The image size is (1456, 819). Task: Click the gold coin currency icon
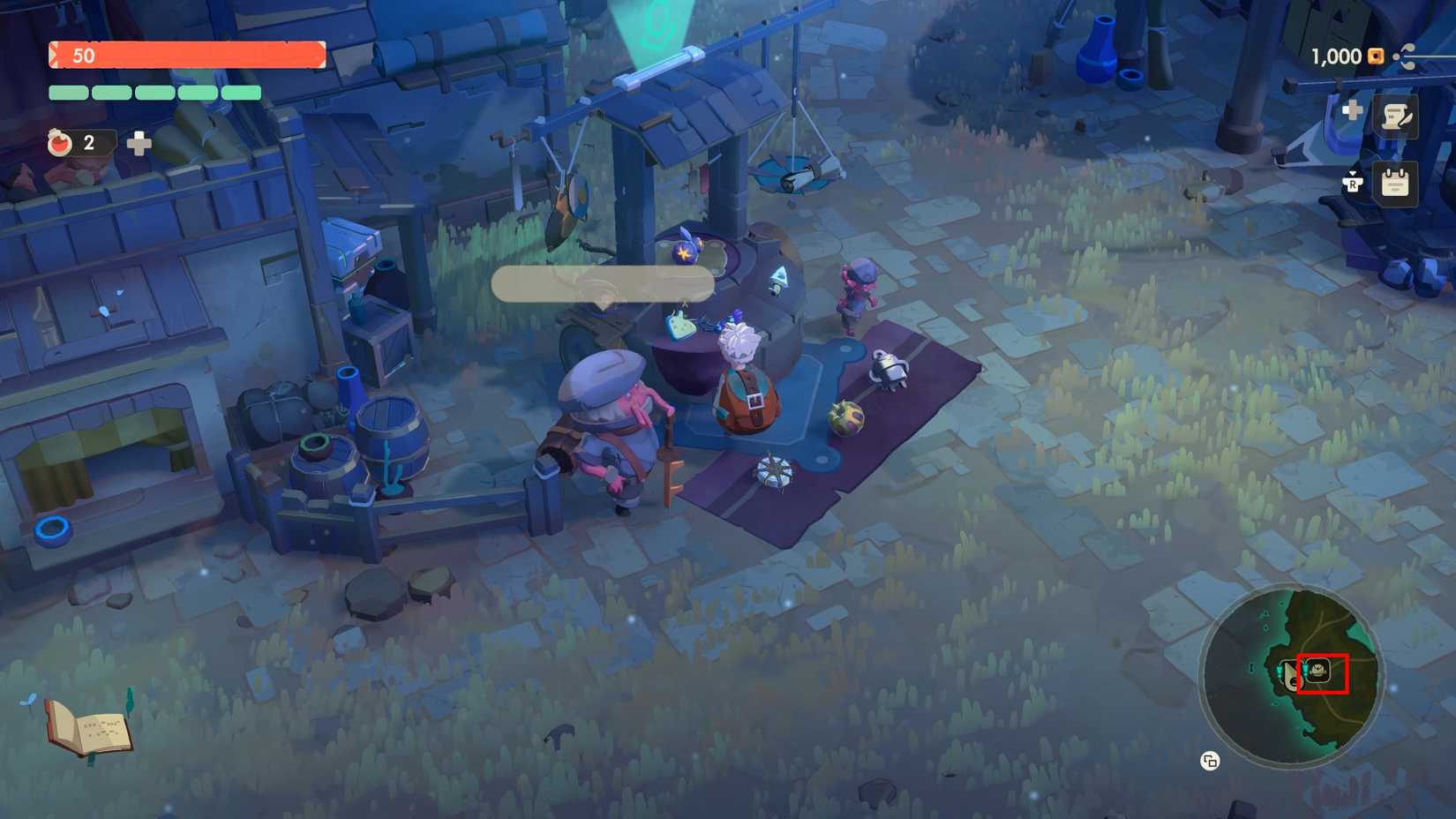click(1374, 56)
